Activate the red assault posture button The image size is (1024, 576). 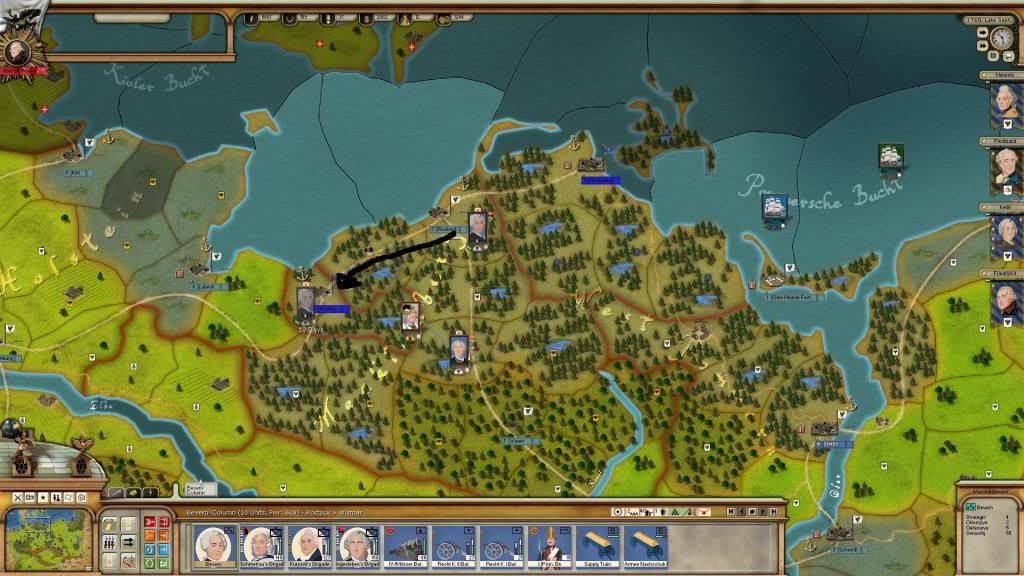coord(149,521)
